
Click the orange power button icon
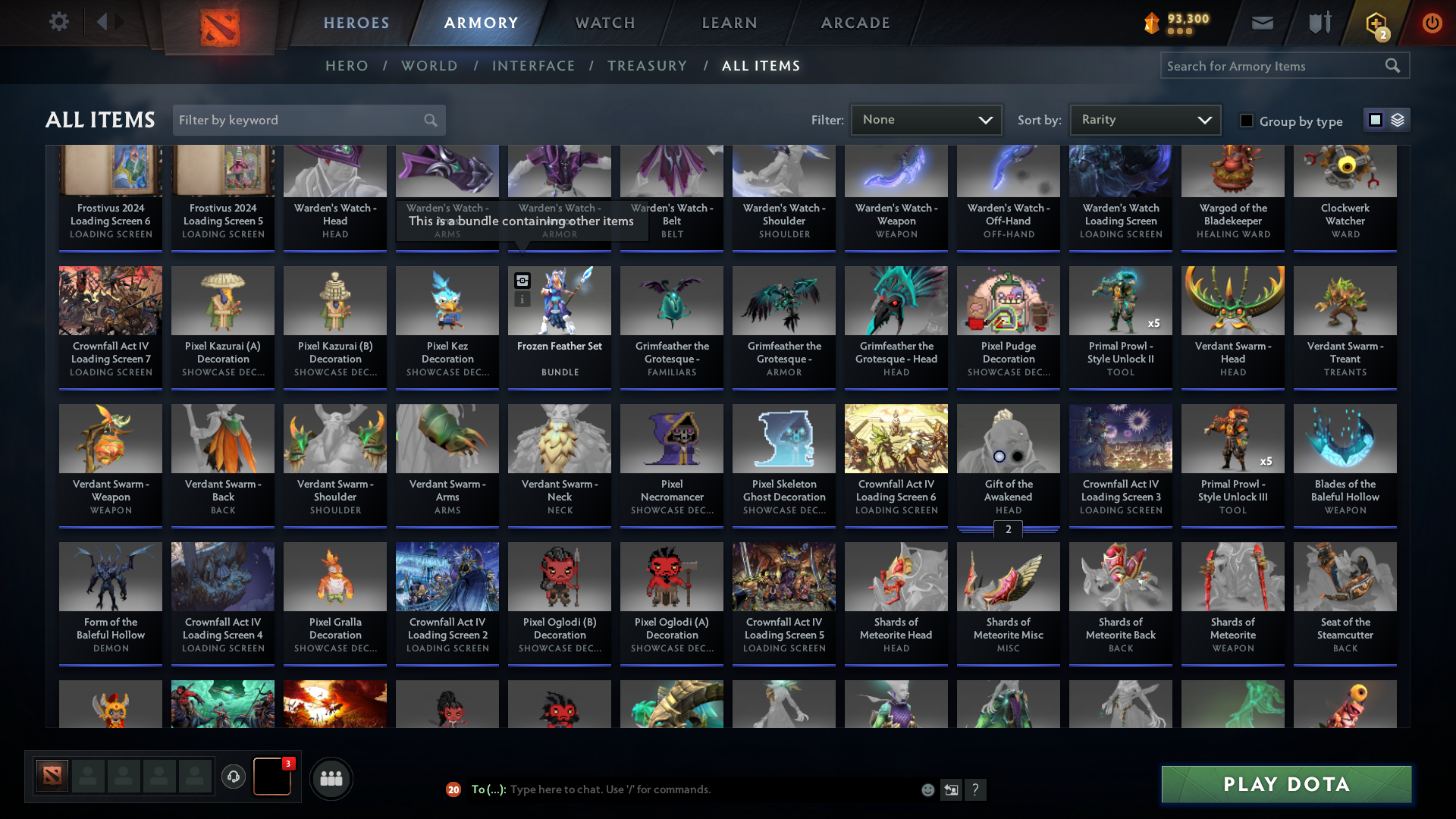point(1432,23)
